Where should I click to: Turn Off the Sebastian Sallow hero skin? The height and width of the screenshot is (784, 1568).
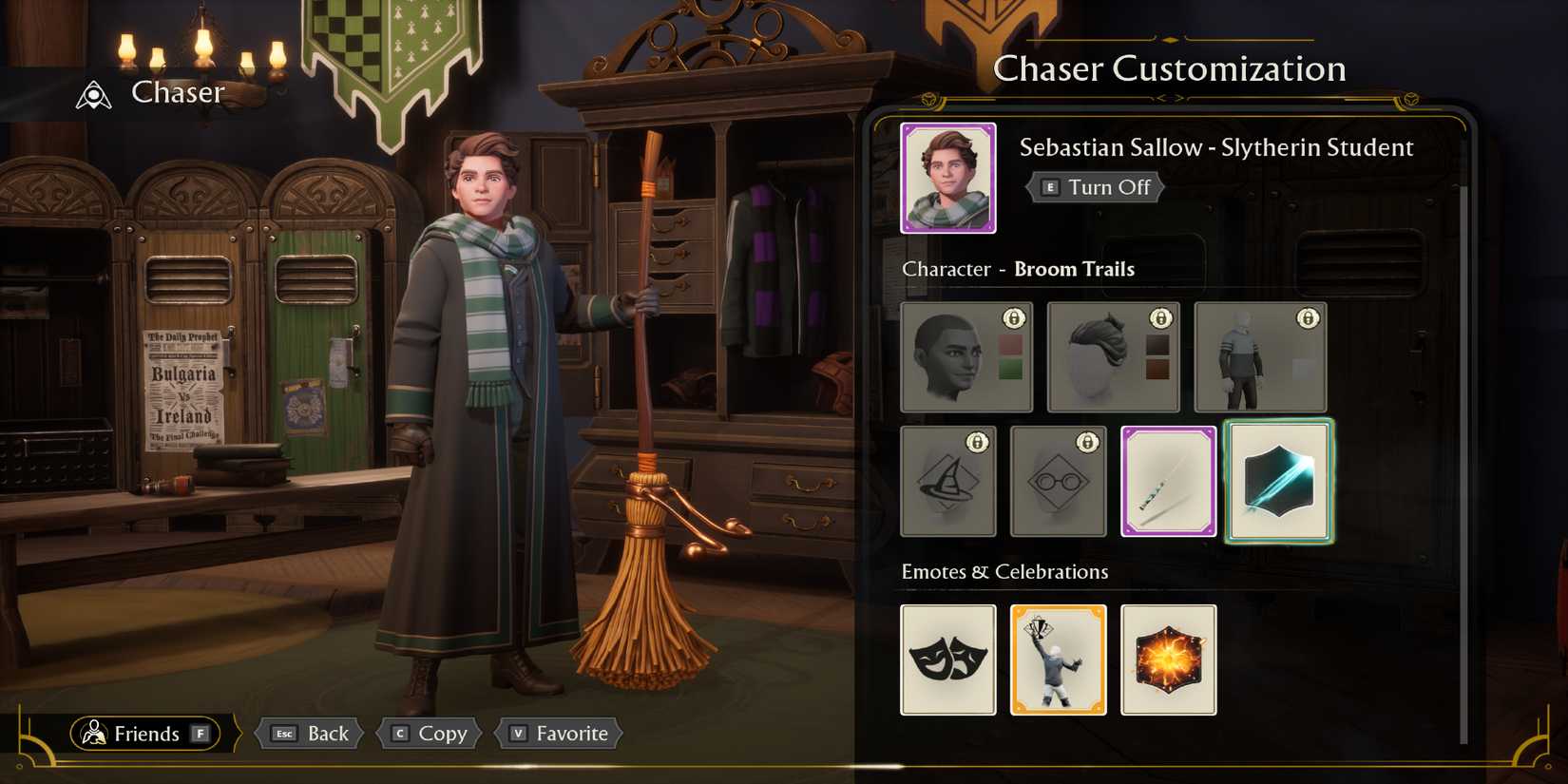(x=1096, y=187)
